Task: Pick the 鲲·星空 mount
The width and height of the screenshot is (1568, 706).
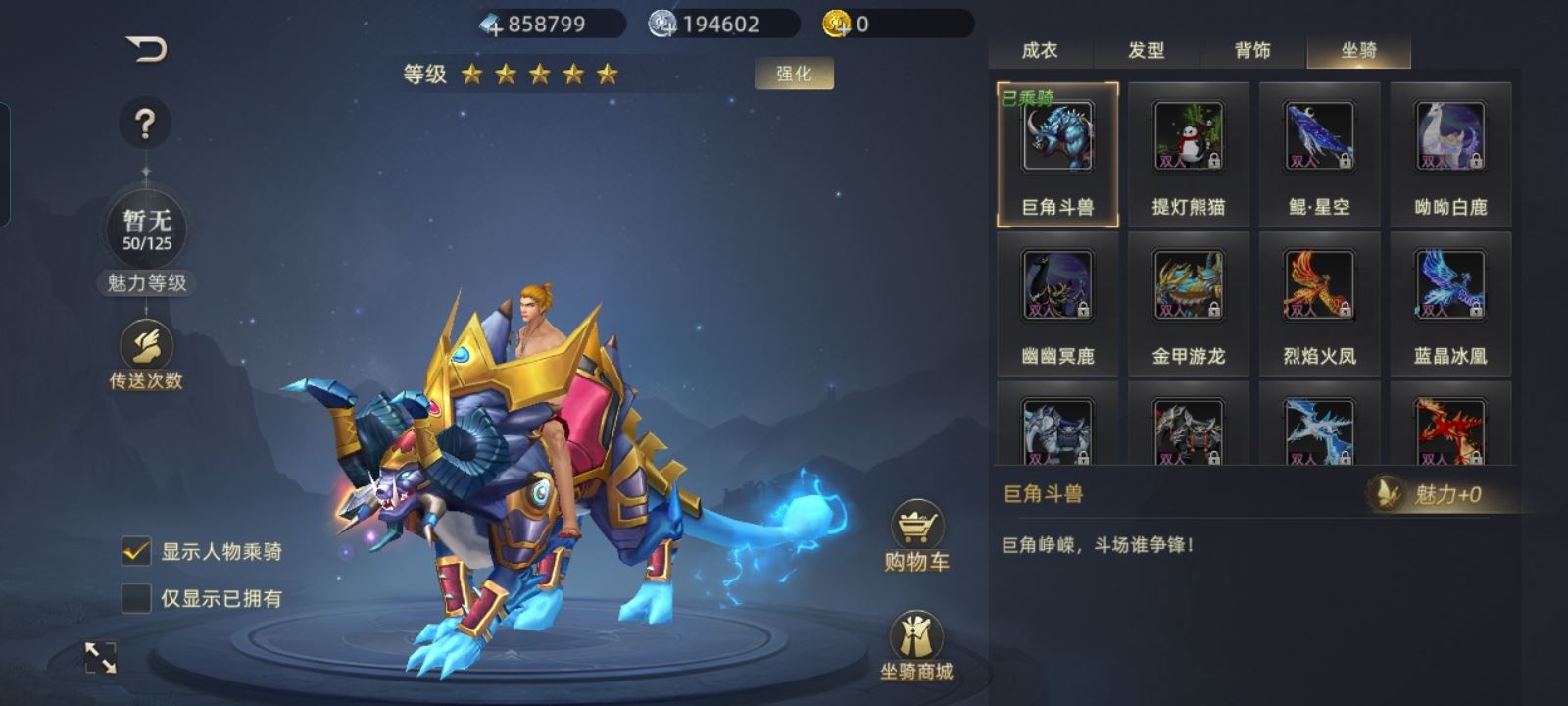Action: coord(1319,154)
